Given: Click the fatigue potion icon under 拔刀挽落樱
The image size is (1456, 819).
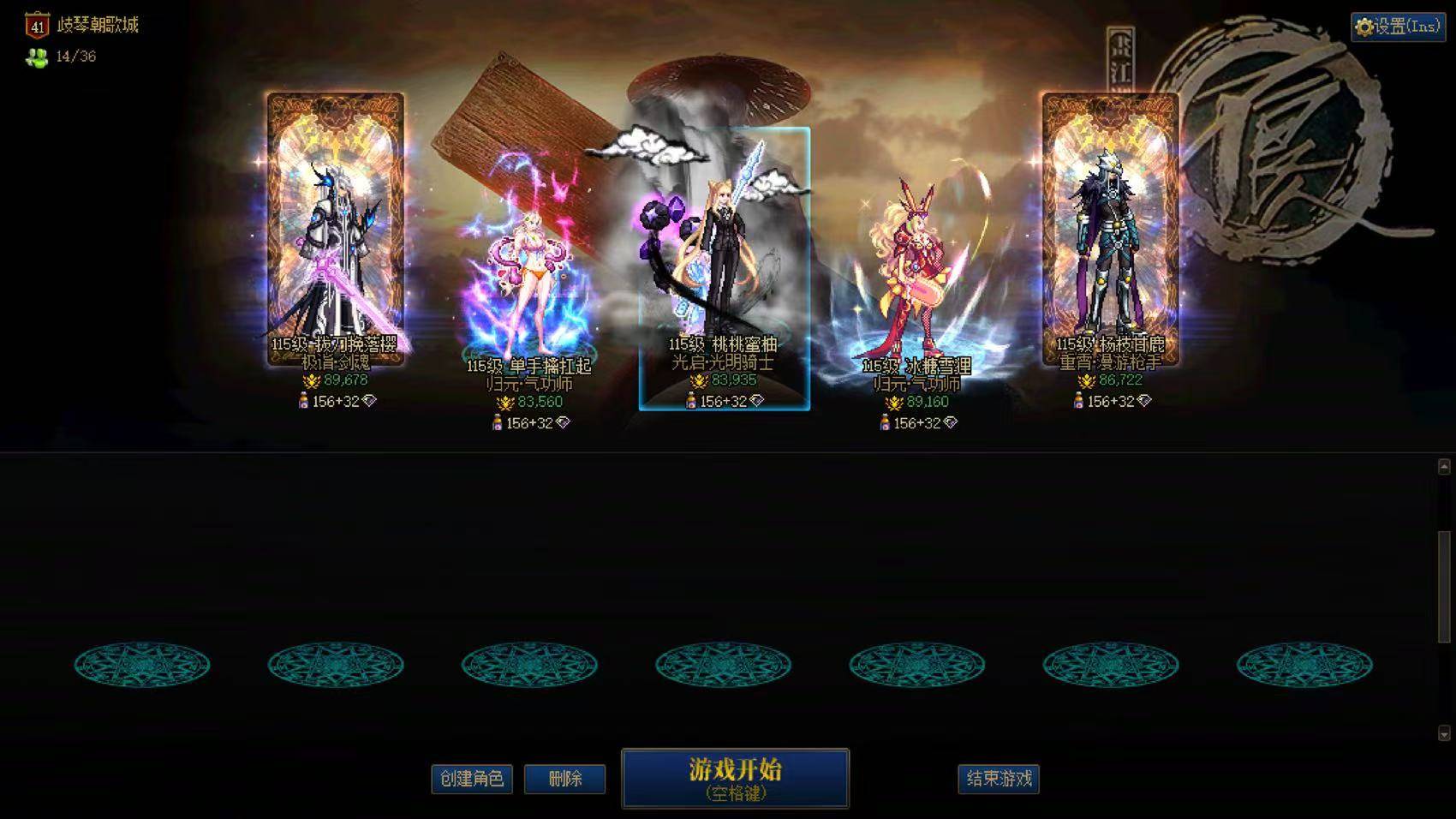Looking at the screenshot, I should click(304, 400).
